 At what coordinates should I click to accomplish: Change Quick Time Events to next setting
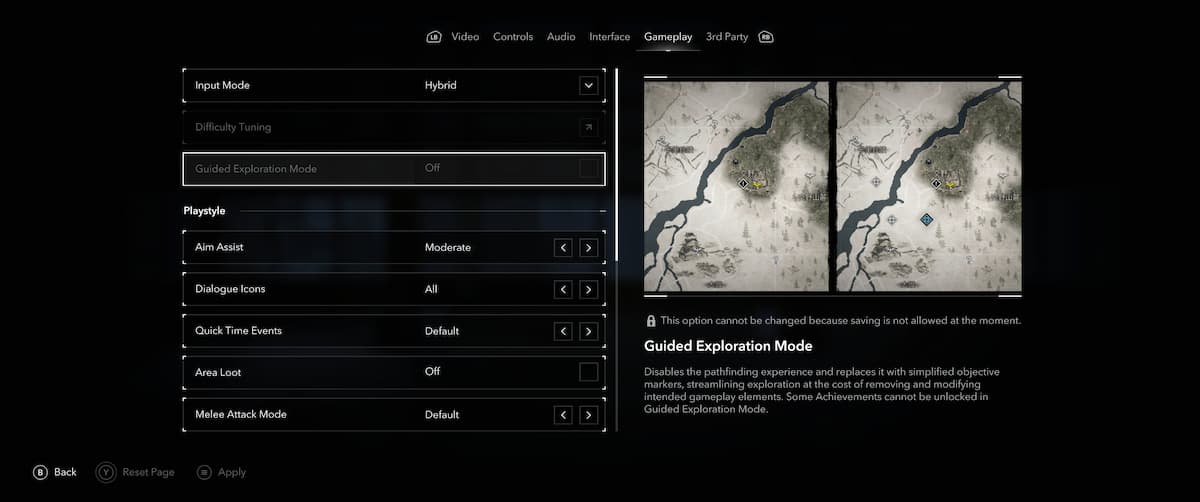[x=589, y=332]
